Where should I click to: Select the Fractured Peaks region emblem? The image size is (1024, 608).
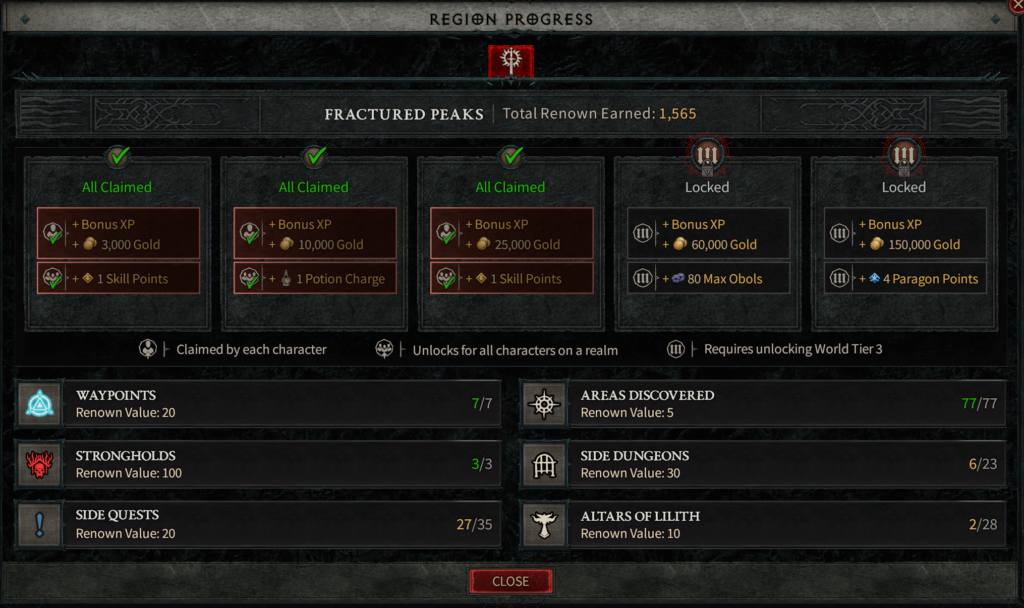pos(510,61)
